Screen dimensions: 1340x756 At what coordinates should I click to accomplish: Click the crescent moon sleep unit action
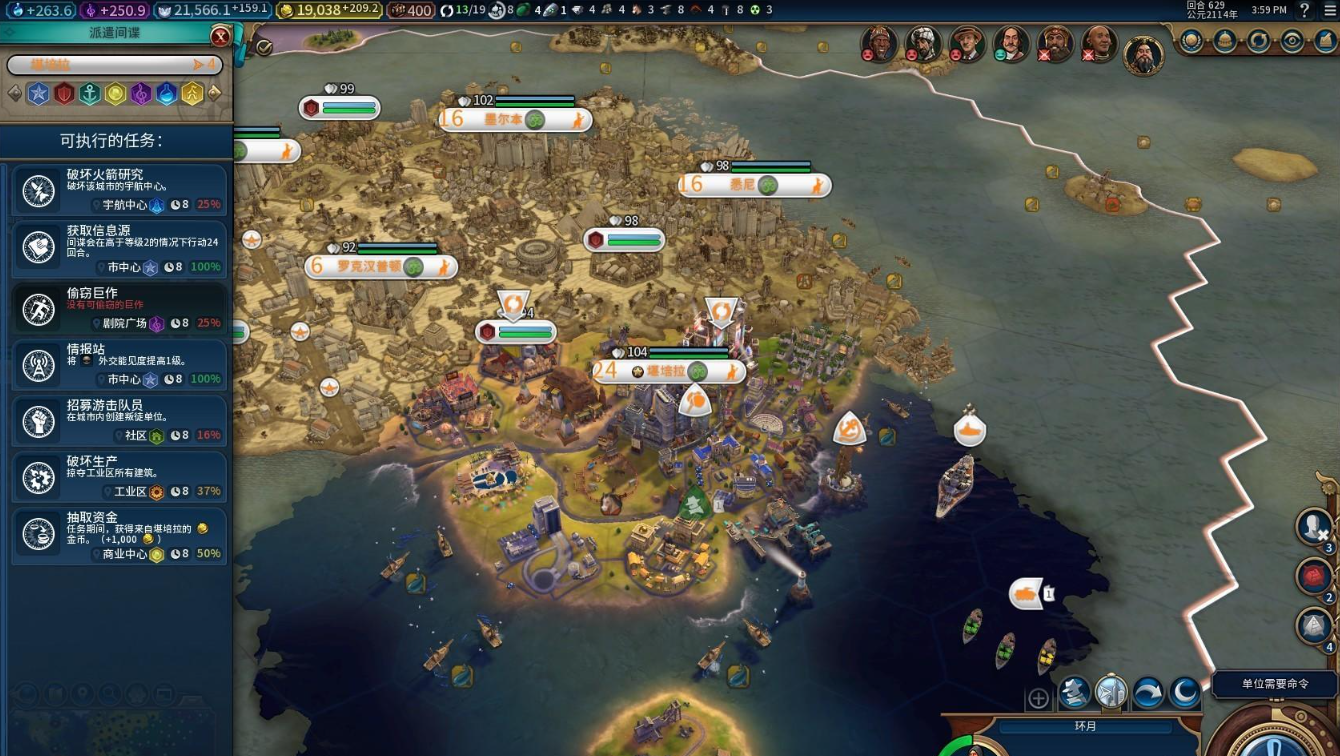pyautogui.click(x=1184, y=692)
